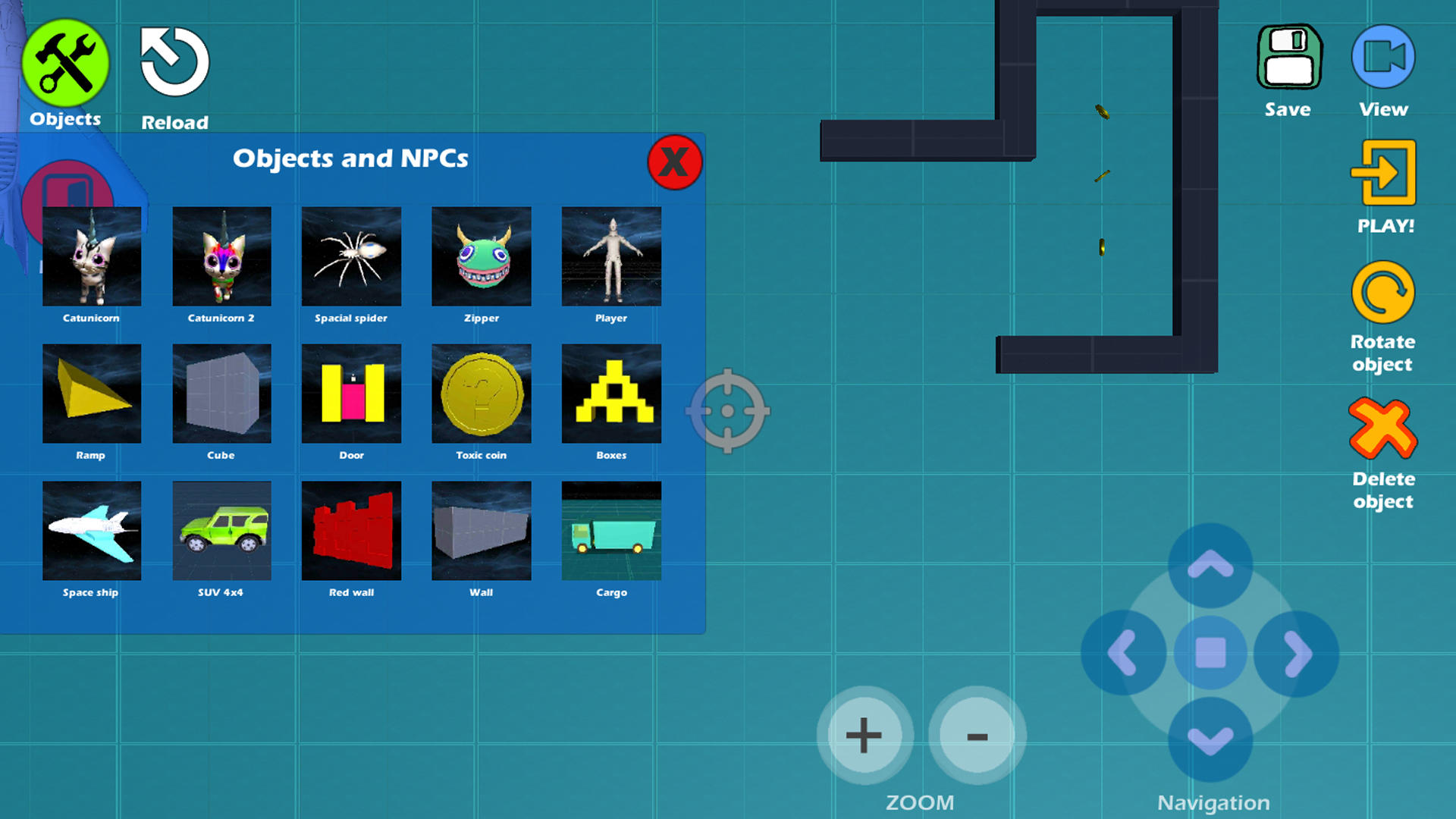Zoom out with the minus button

pyautogui.click(x=976, y=734)
